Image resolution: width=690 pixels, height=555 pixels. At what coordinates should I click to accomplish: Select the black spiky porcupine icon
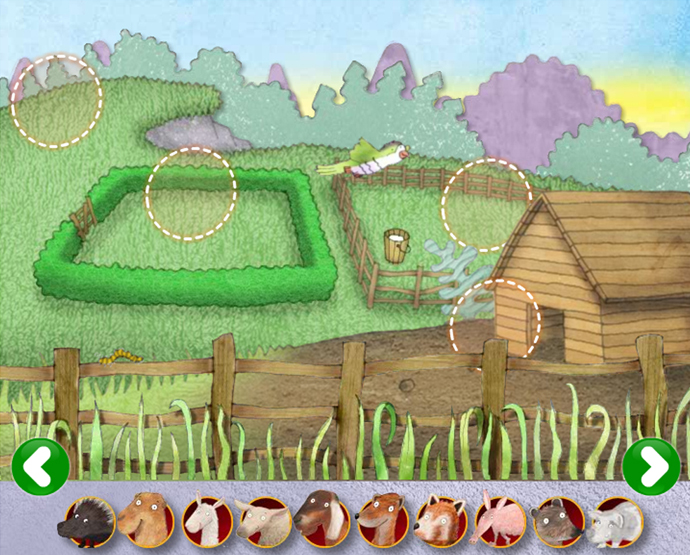(x=87, y=521)
